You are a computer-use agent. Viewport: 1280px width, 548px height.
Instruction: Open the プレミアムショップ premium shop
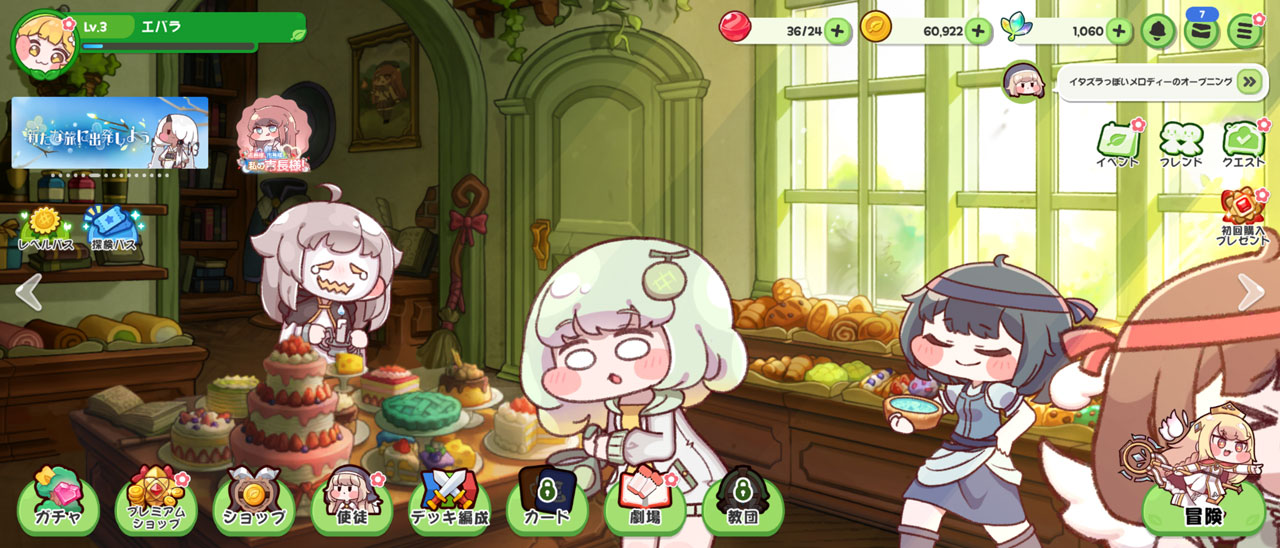155,503
